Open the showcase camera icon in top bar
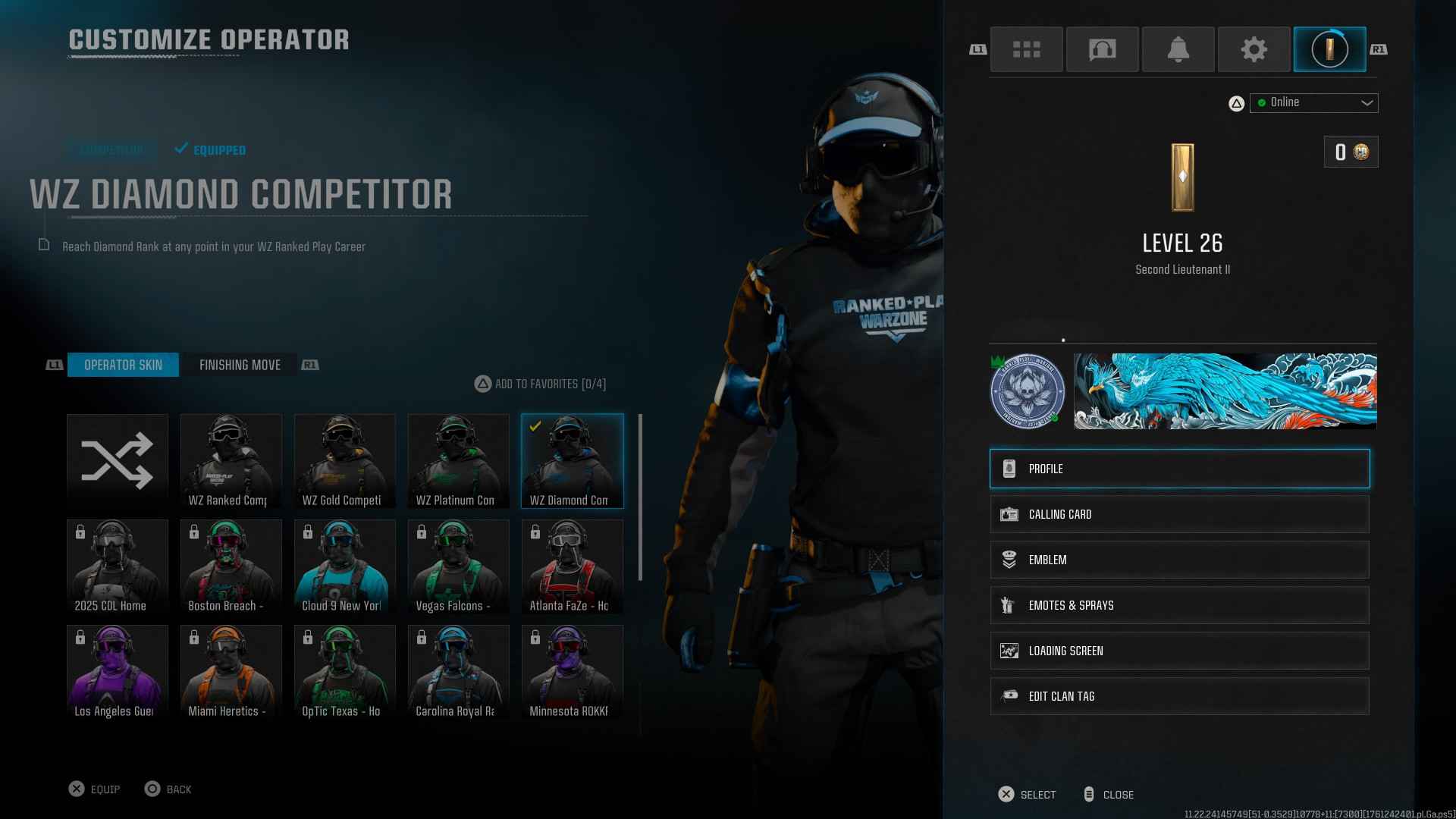This screenshot has height=819, width=1456. [1102, 49]
